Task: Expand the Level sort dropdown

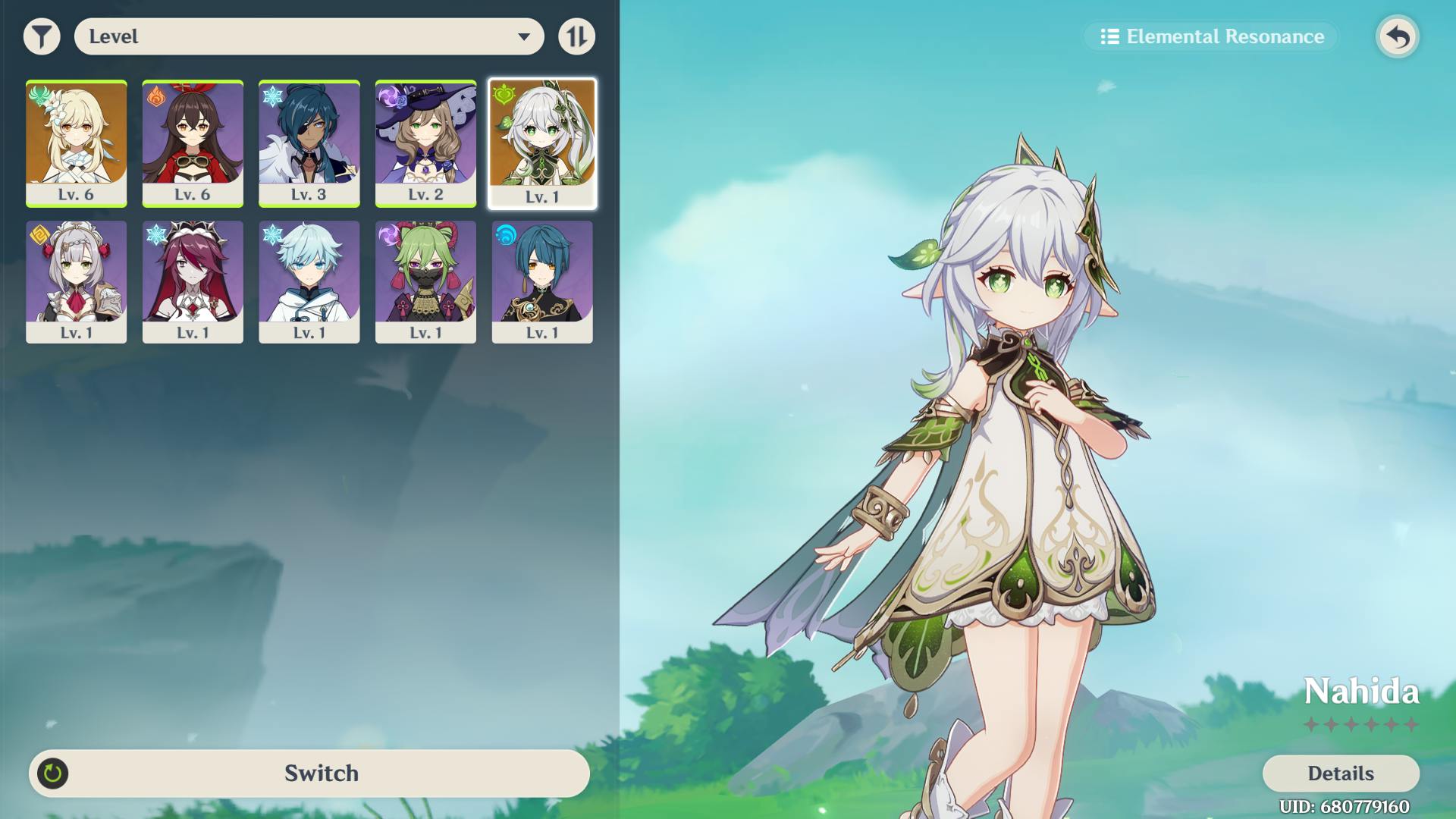Action: click(x=309, y=36)
